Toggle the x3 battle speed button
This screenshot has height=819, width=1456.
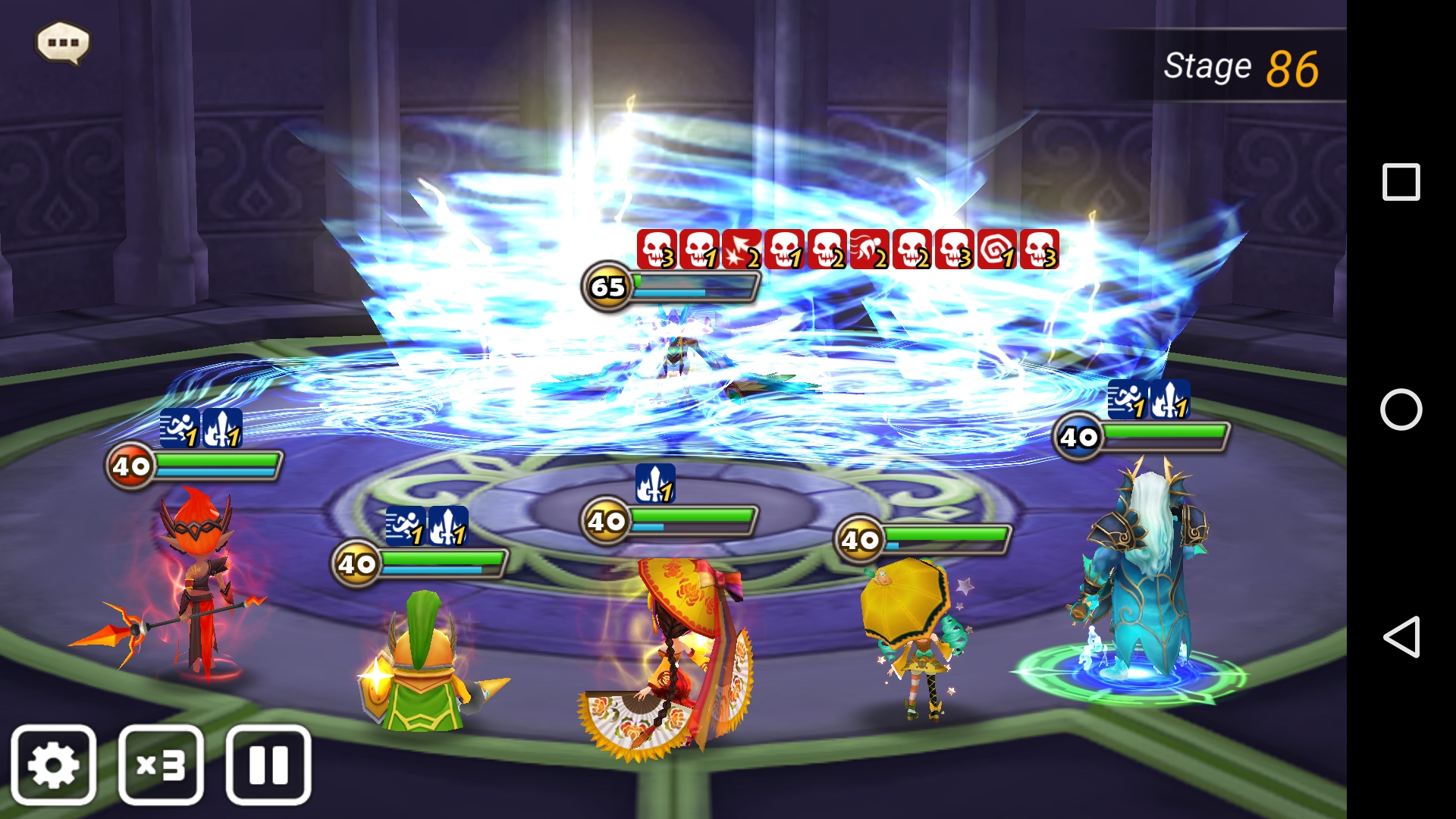161,764
